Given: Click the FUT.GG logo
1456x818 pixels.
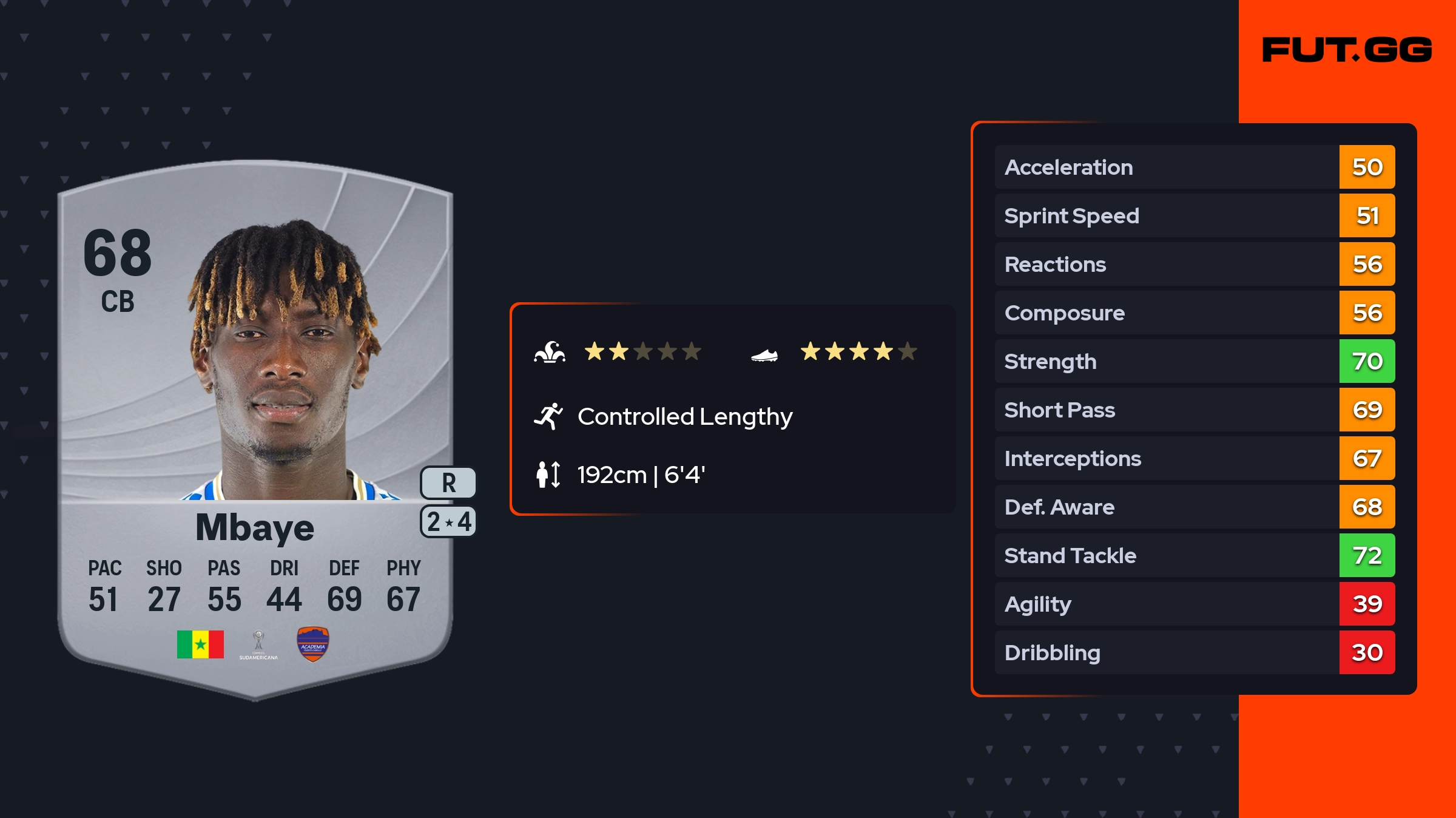Looking at the screenshot, I should click(1347, 50).
